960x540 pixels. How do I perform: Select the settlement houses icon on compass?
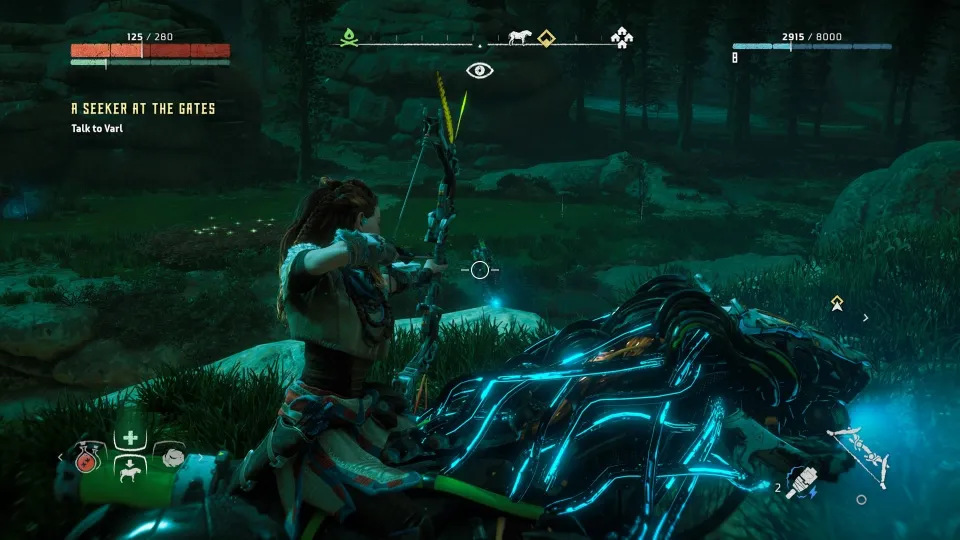[623, 39]
